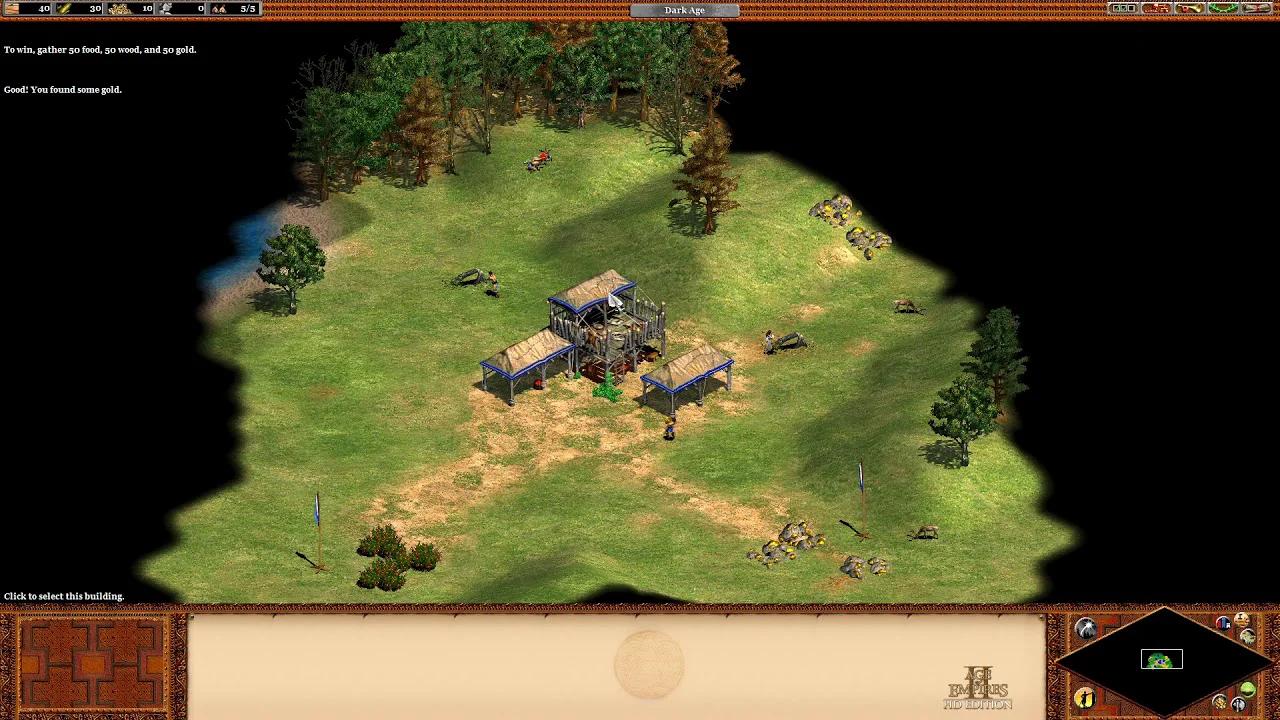Open the Technology Tree wreath icon
The width and height of the screenshot is (1280, 720).
1221,10
